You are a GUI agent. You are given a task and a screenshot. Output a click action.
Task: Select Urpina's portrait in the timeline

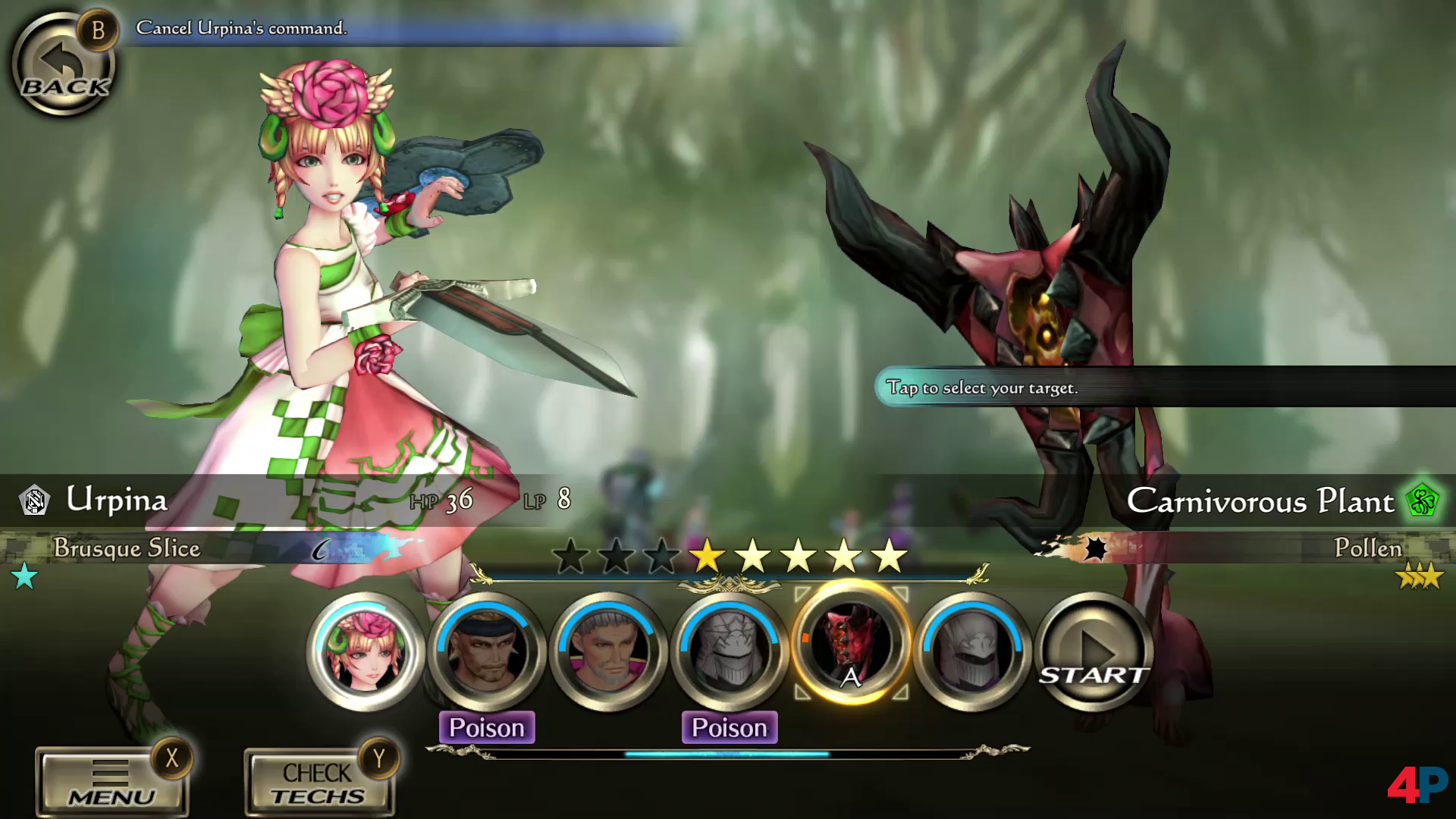(366, 651)
